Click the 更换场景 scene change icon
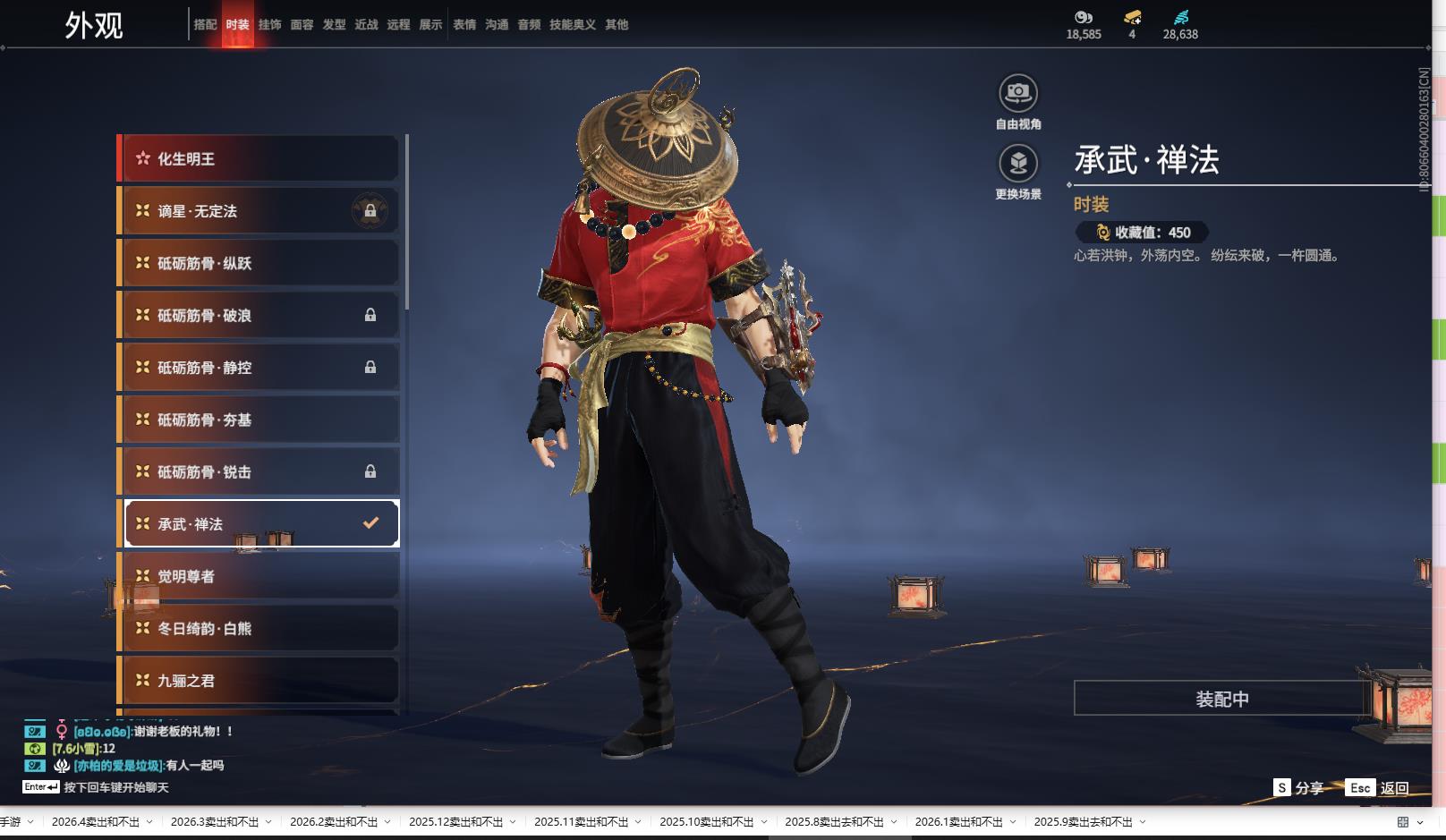The image size is (1446, 840). 1018,164
